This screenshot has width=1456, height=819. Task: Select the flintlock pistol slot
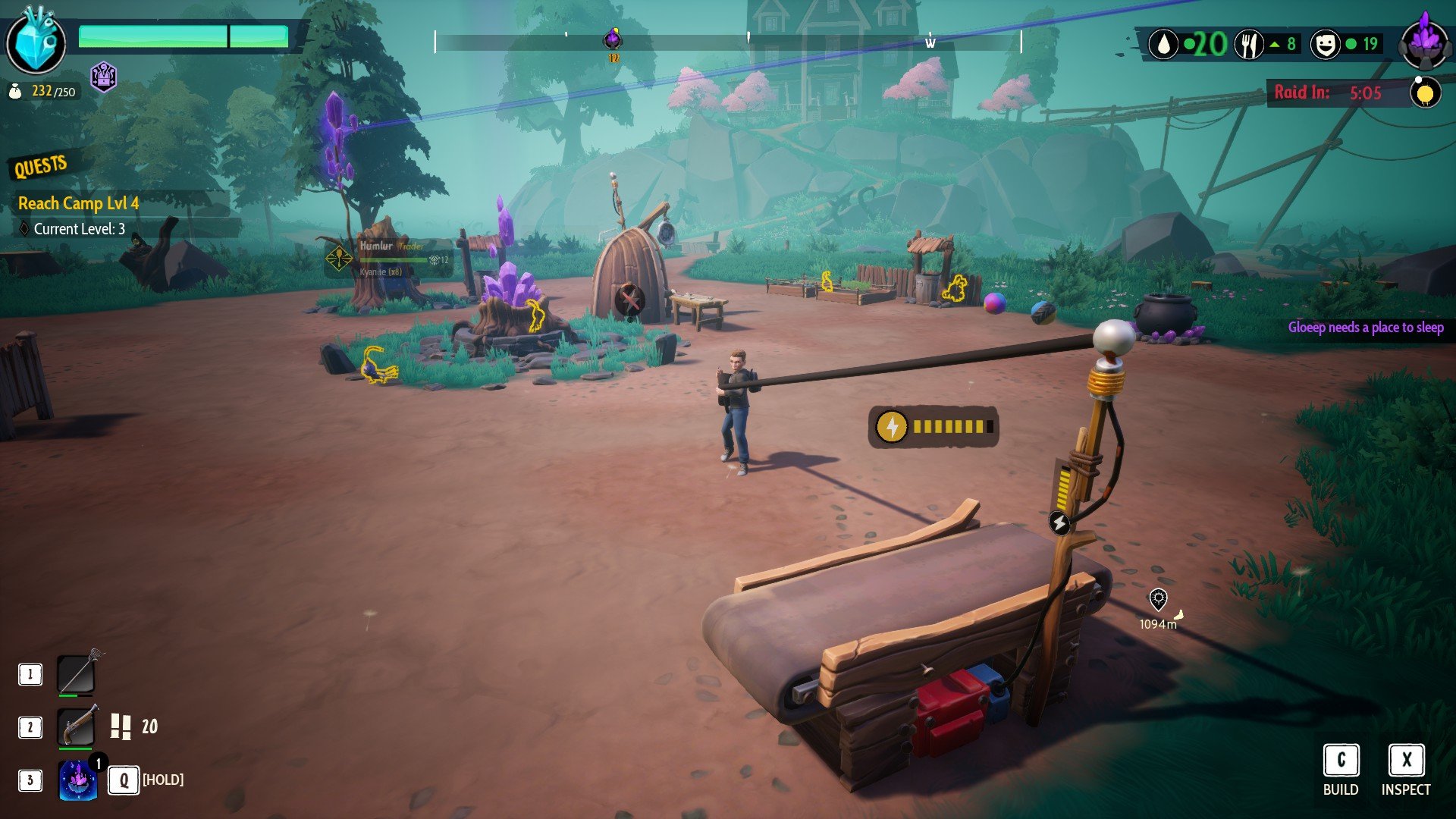77,726
